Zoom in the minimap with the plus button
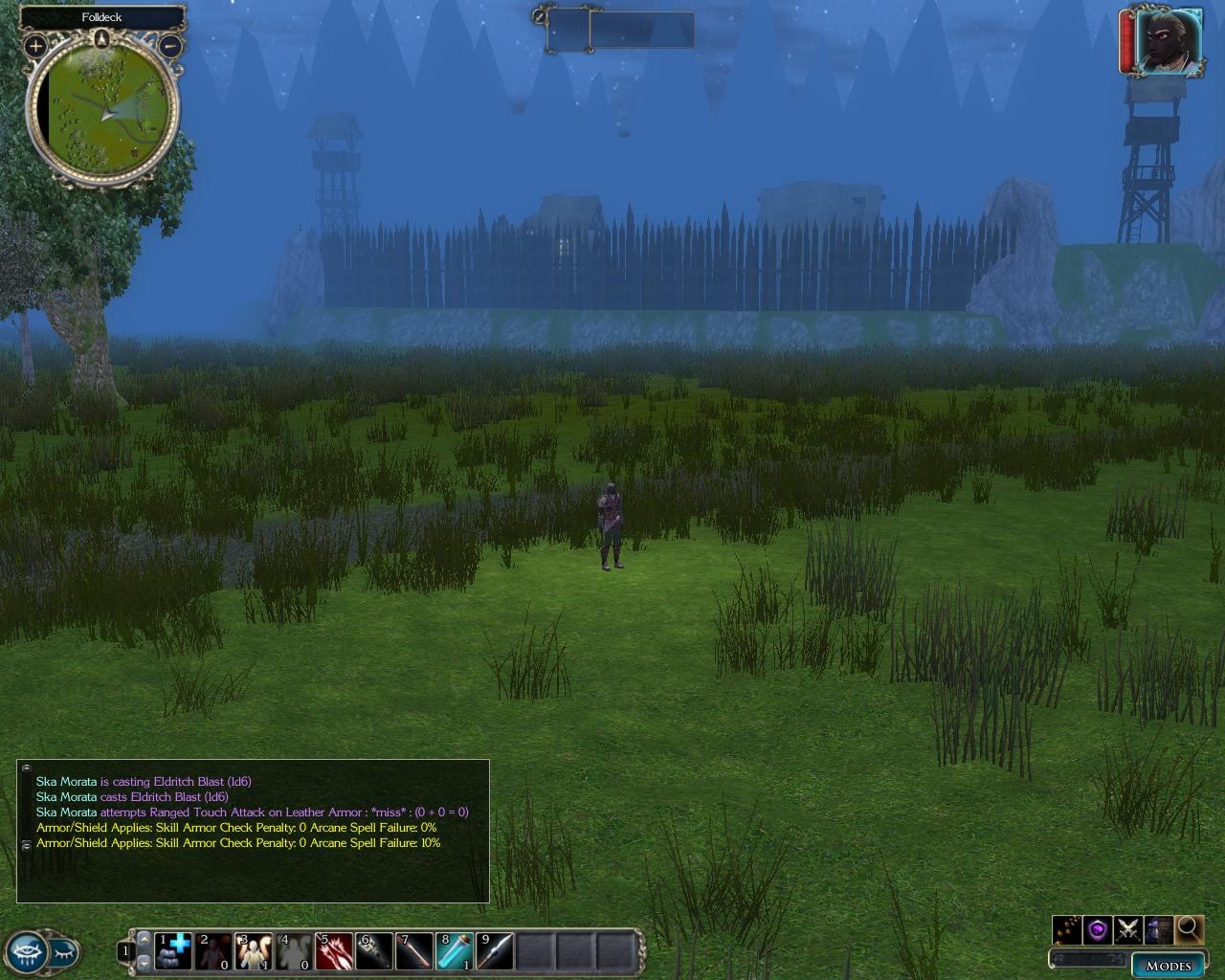The image size is (1225, 980). tap(35, 45)
